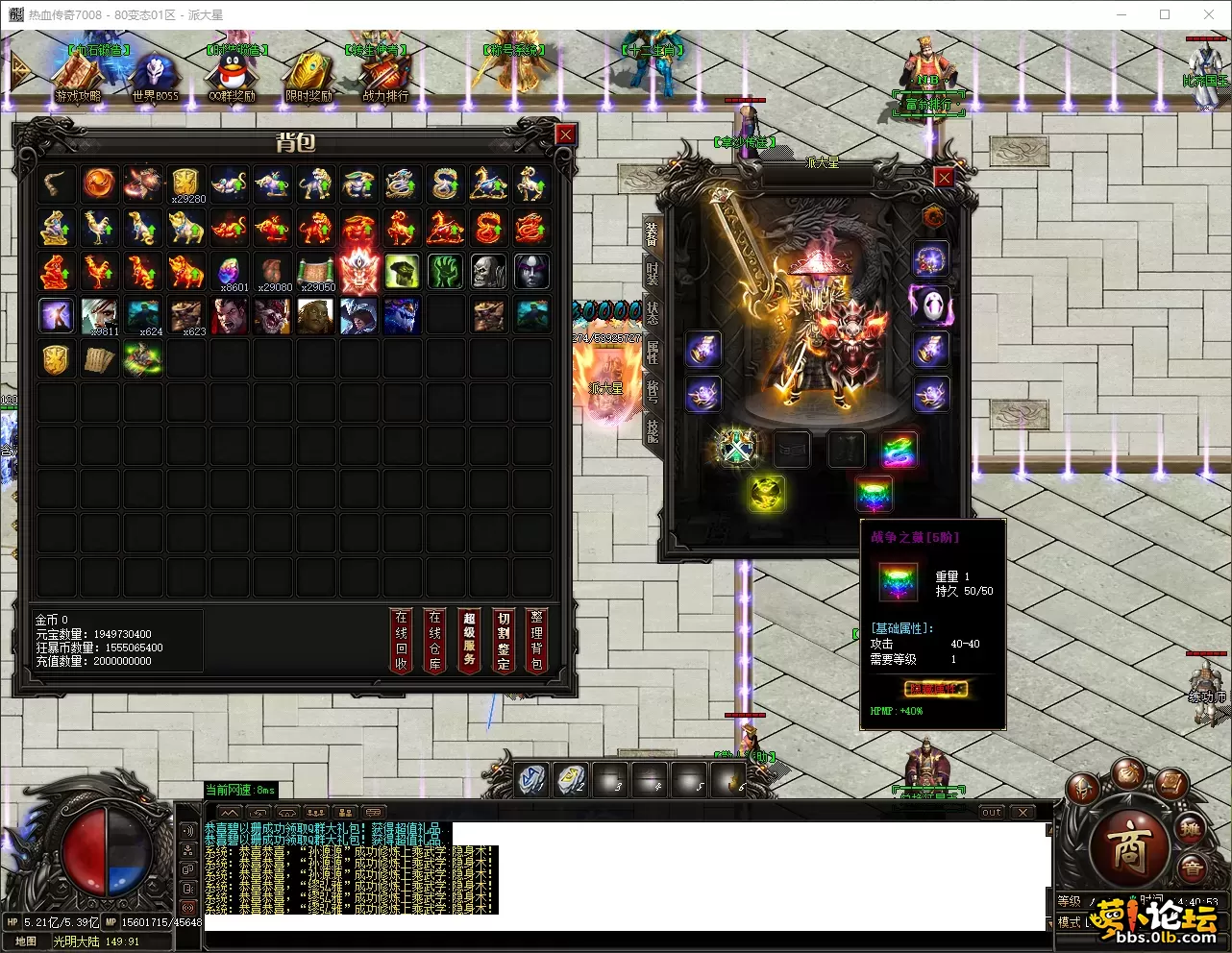Switch to the 时装 fashion tab
The width and height of the screenshot is (1232, 953).
pyautogui.click(x=653, y=274)
